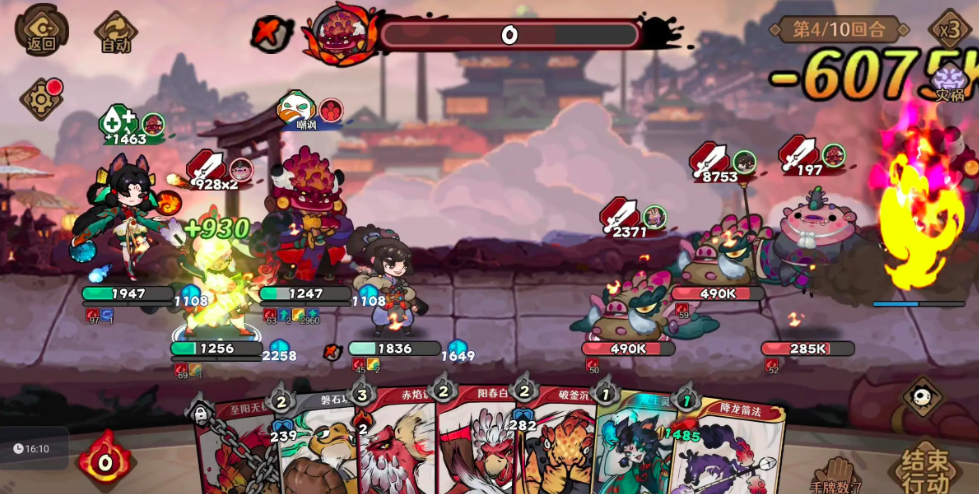The height and width of the screenshot is (494, 979).
Task: Select the 破釜沉 orange toad card
Action: click(553, 445)
